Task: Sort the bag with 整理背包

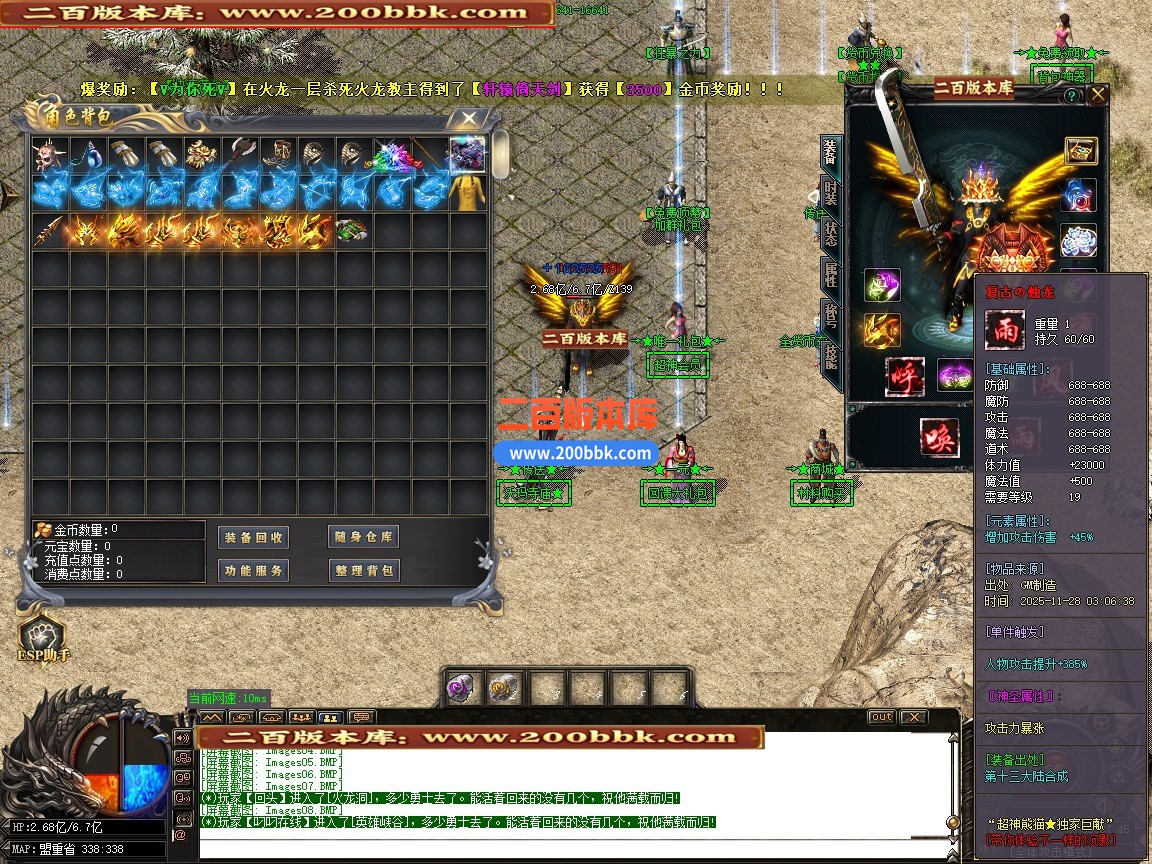Action: pyautogui.click(x=363, y=571)
